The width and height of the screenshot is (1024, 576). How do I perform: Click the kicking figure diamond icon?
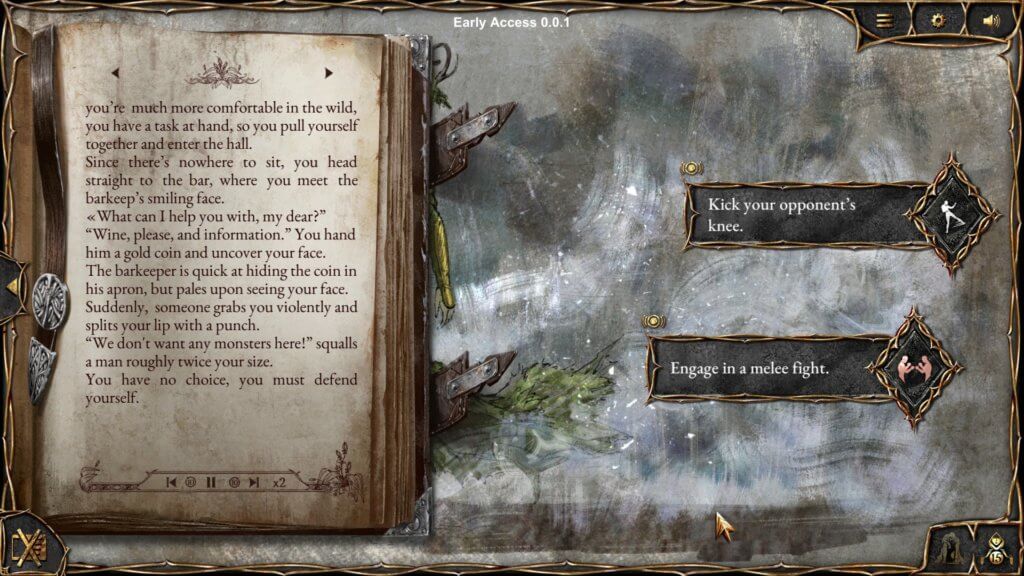[x=952, y=213]
